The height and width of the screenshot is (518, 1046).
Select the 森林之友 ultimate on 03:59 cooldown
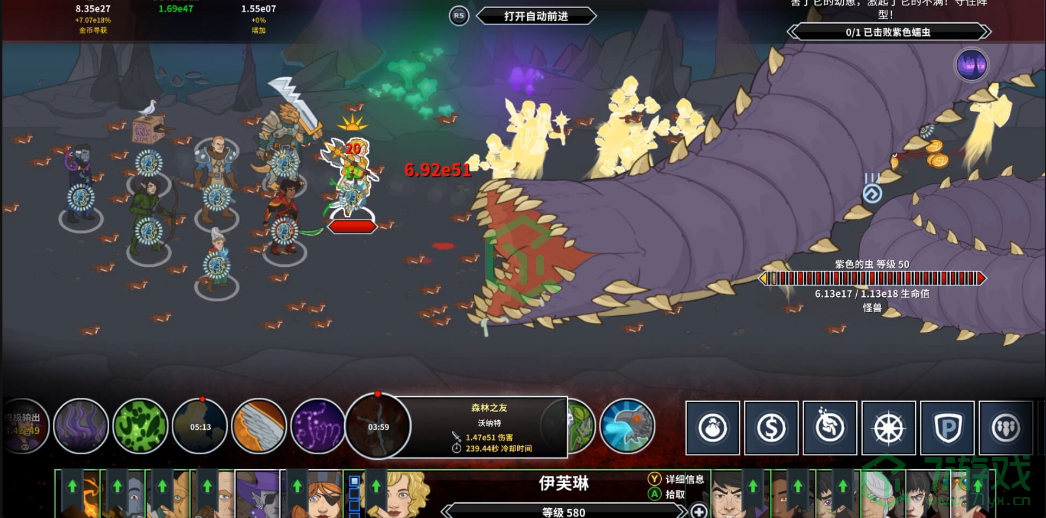coord(378,426)
